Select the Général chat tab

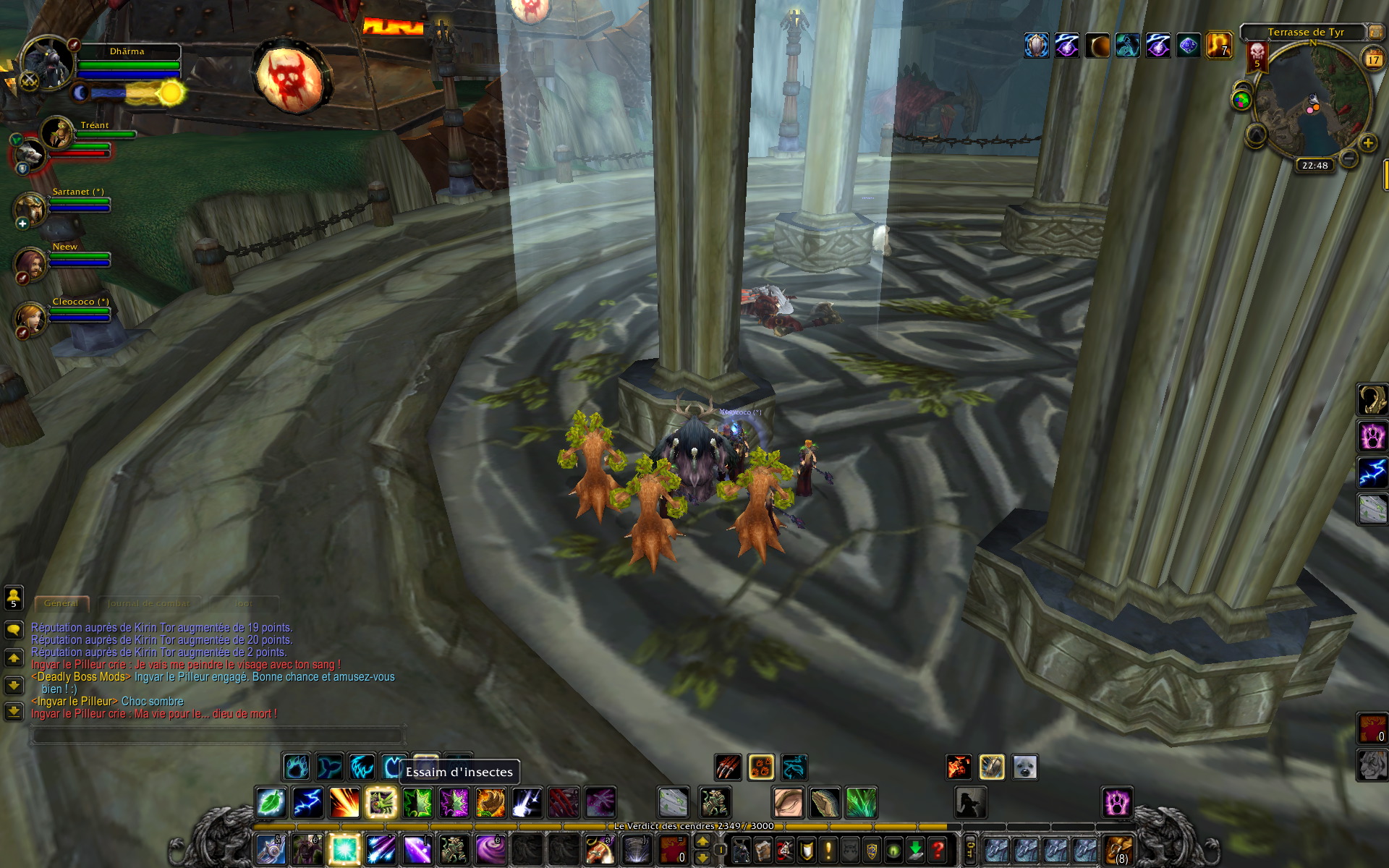pos(61,603)
